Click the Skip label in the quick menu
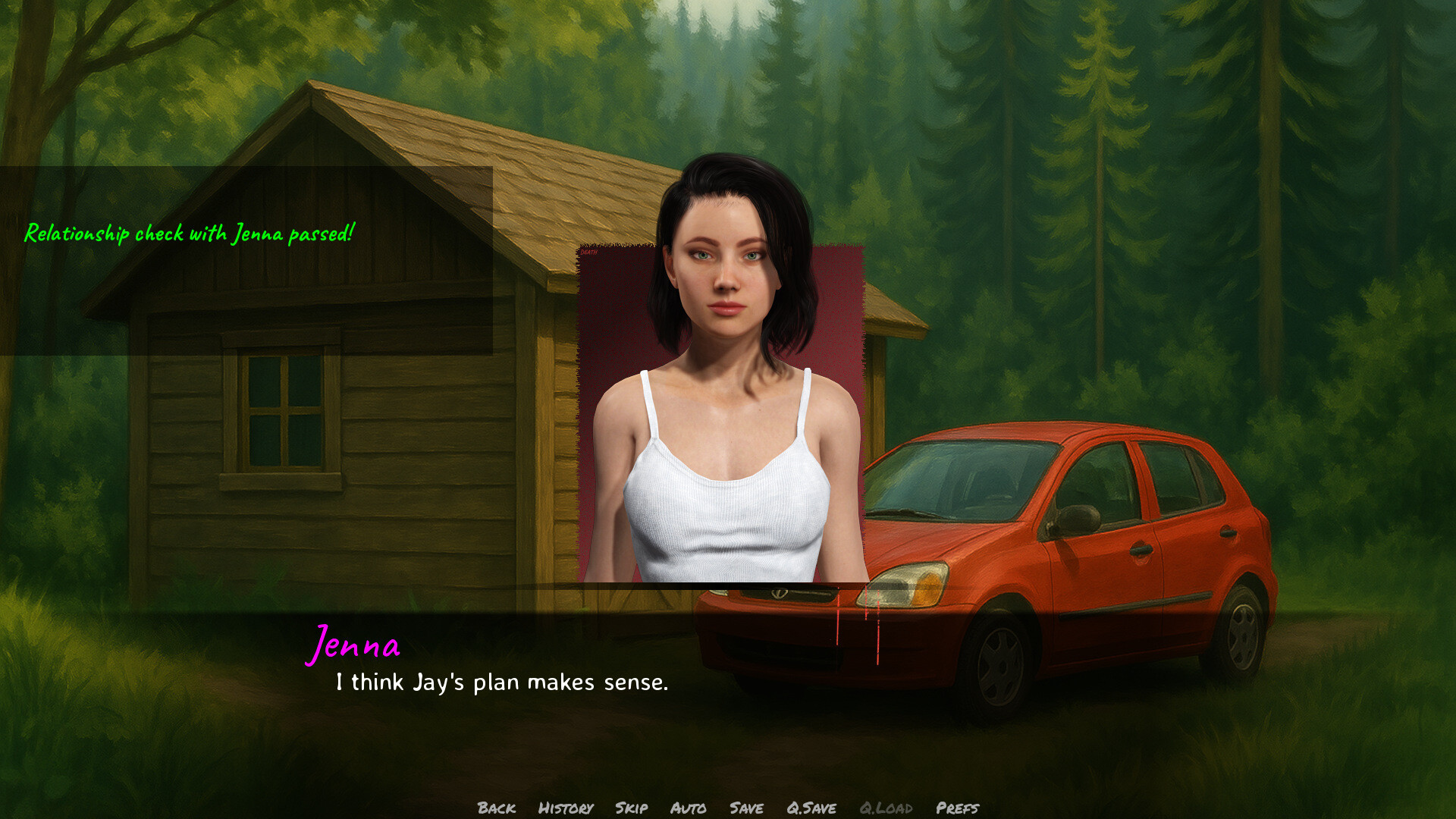 pos(632,808)
